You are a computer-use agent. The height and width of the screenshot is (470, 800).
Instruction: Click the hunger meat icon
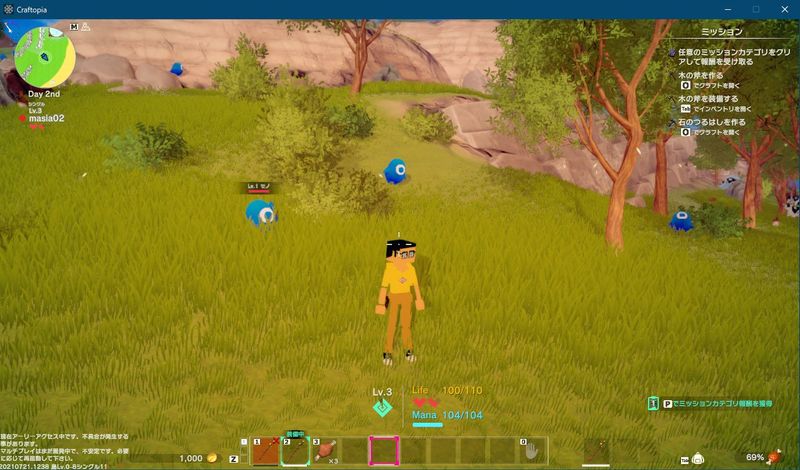point(774,457)
